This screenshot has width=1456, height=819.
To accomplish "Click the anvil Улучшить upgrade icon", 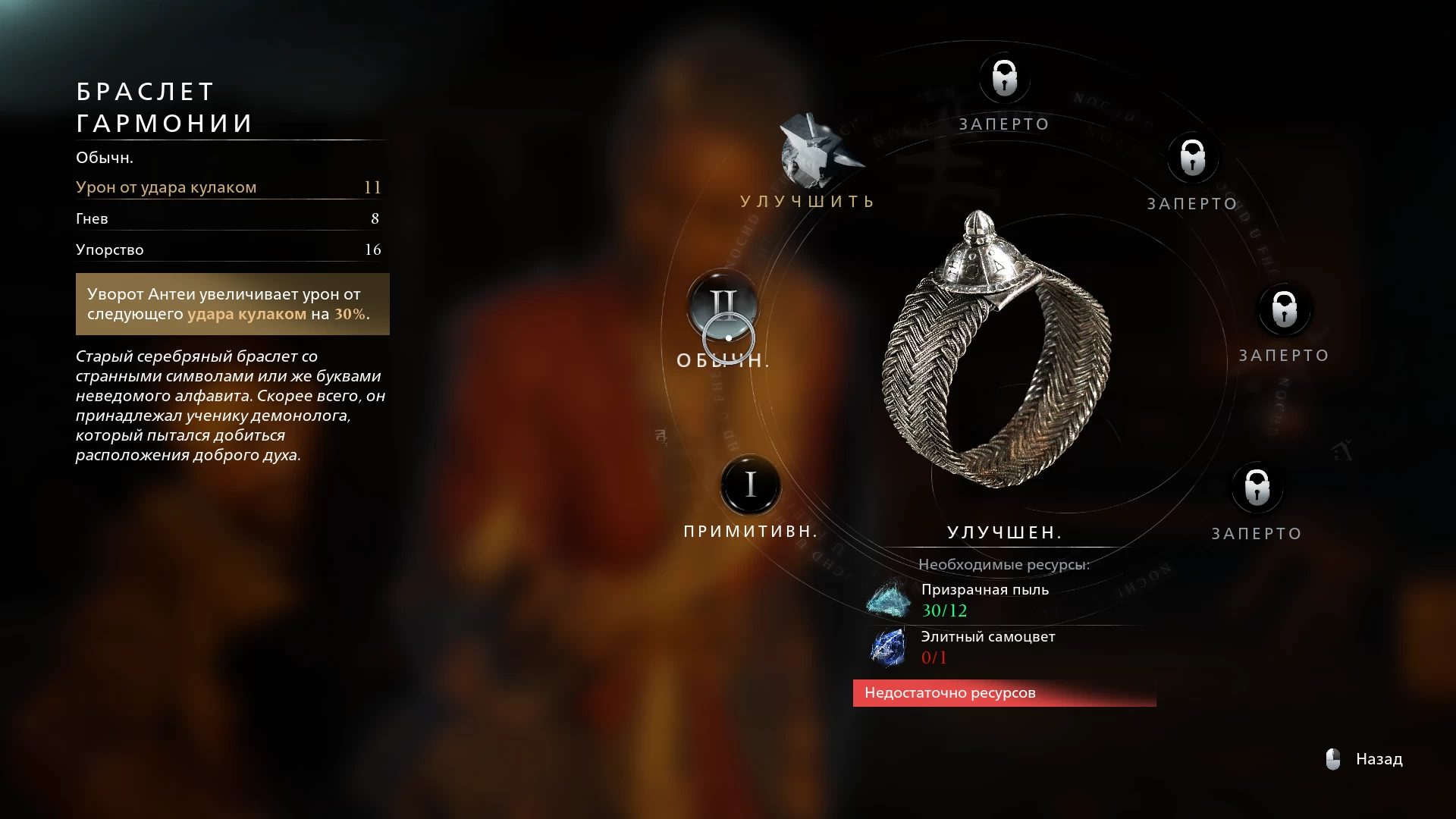I will 817,152.
